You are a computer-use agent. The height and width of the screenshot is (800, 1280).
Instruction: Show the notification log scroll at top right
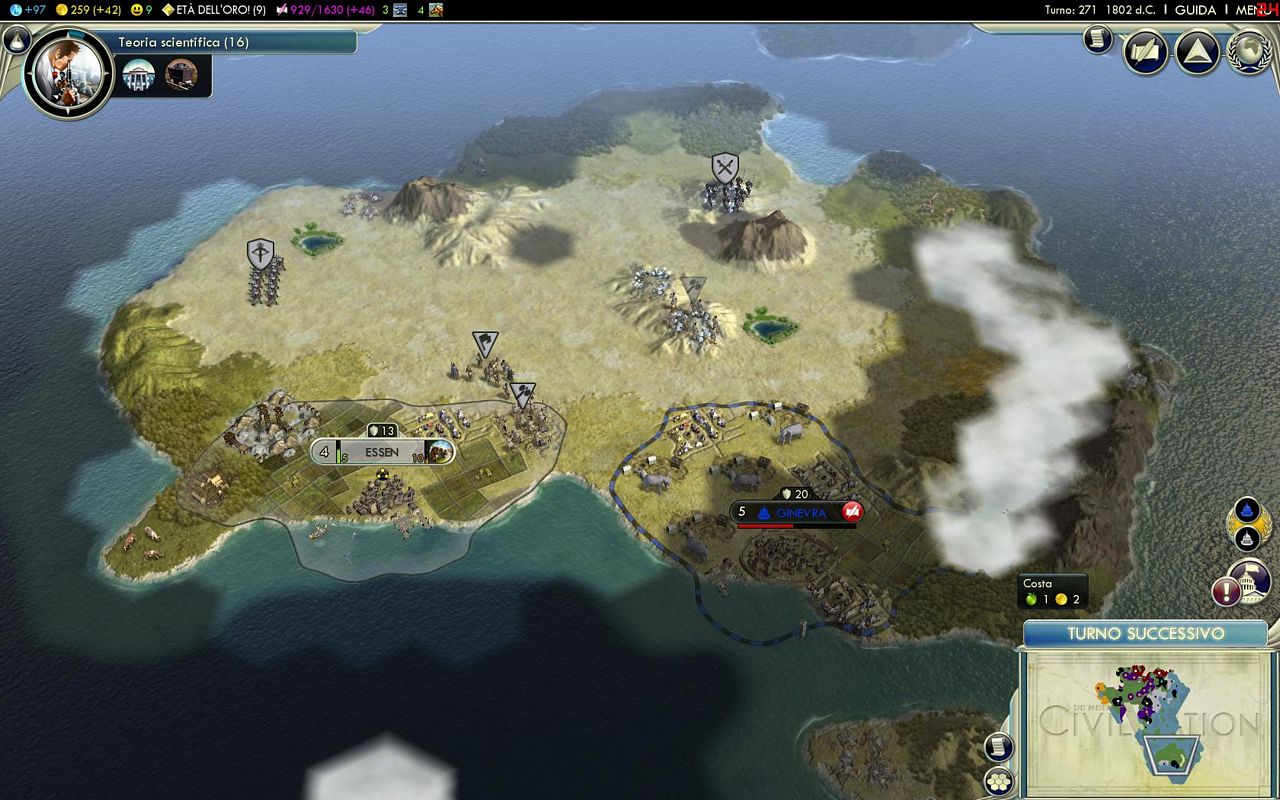(x=1098, y=39)
